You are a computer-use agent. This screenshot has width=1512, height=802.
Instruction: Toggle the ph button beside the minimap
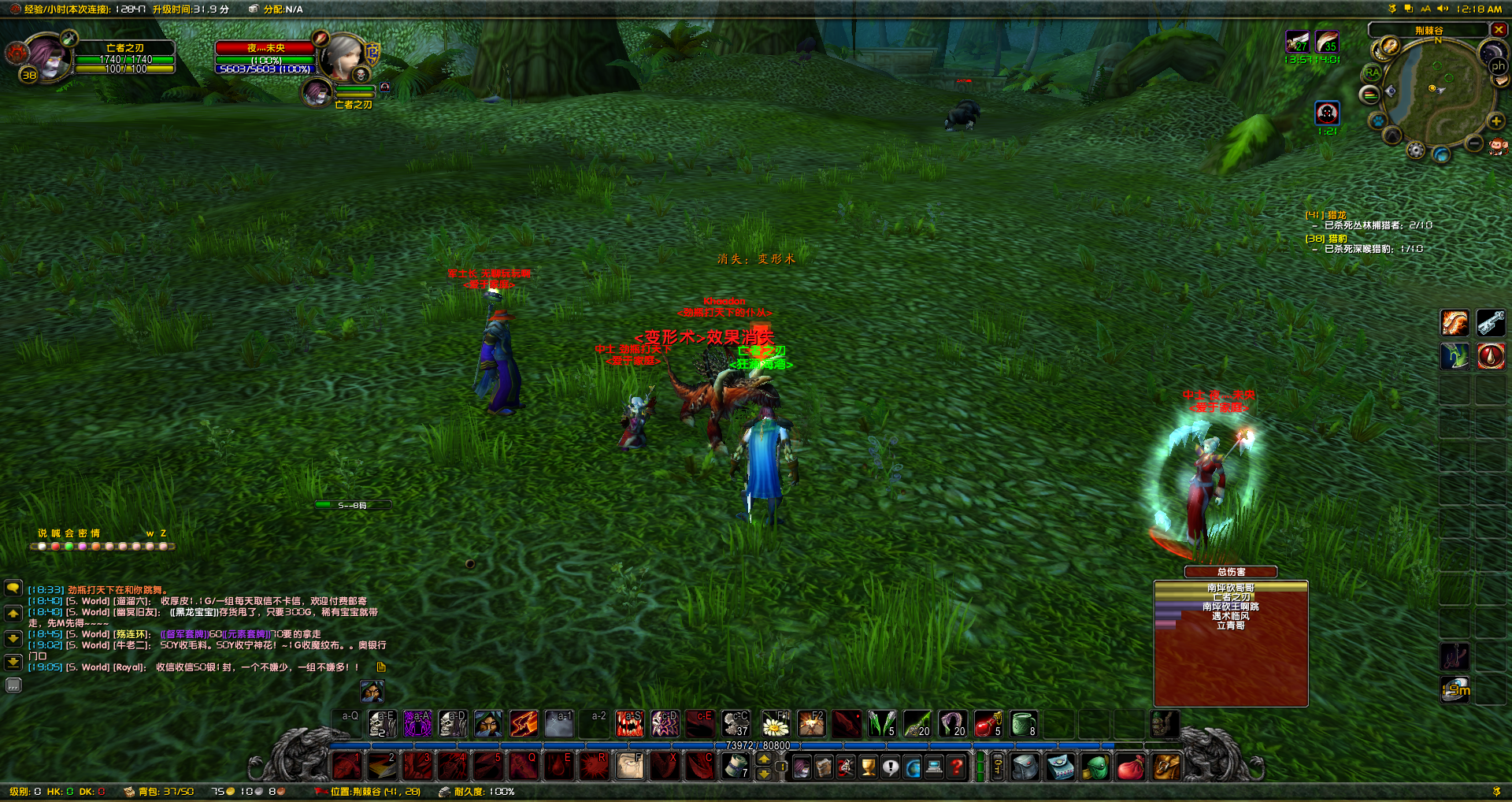click(x=1497, y=65)
